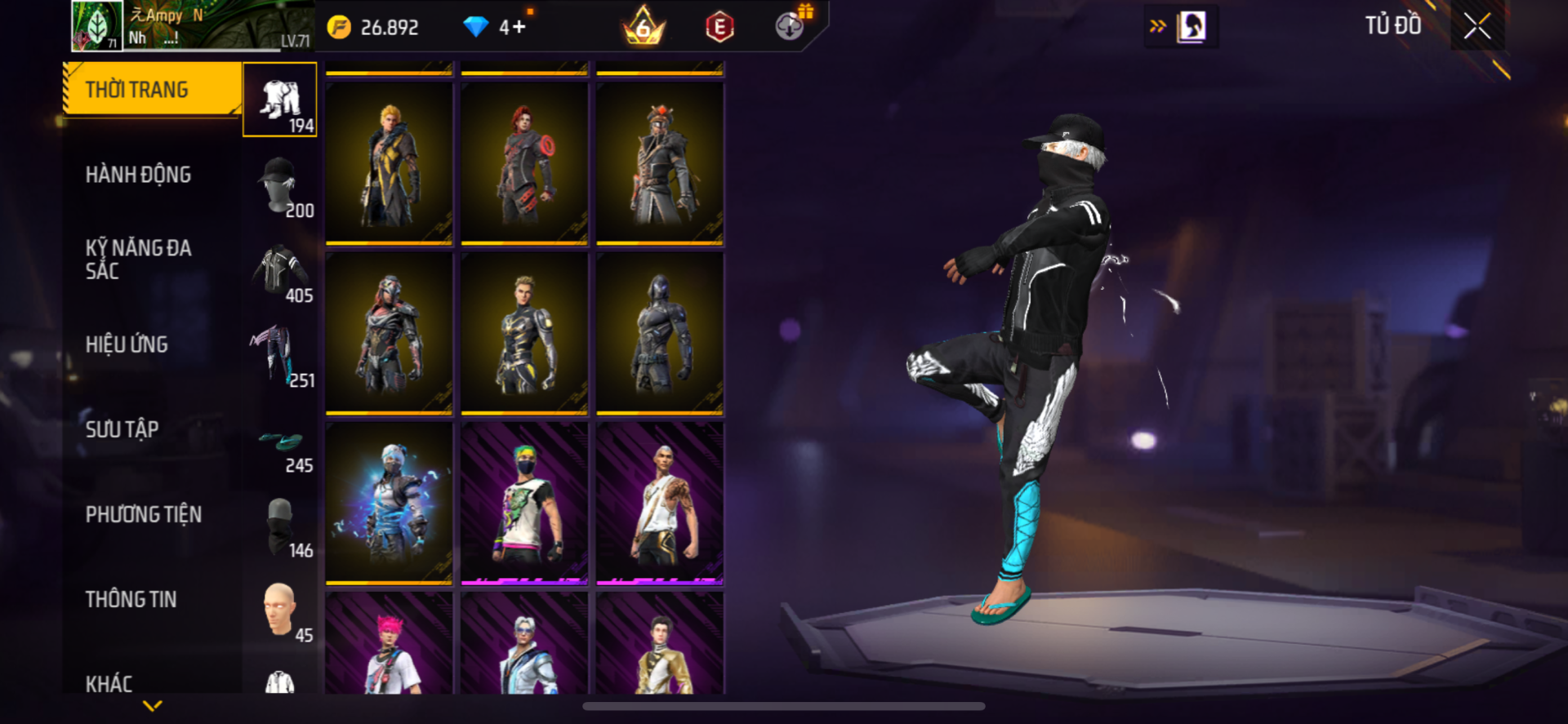Click the red E hexagon badge icon
Image resolution: width=1568 pixels, height=724 pixels.
[719, 27]
